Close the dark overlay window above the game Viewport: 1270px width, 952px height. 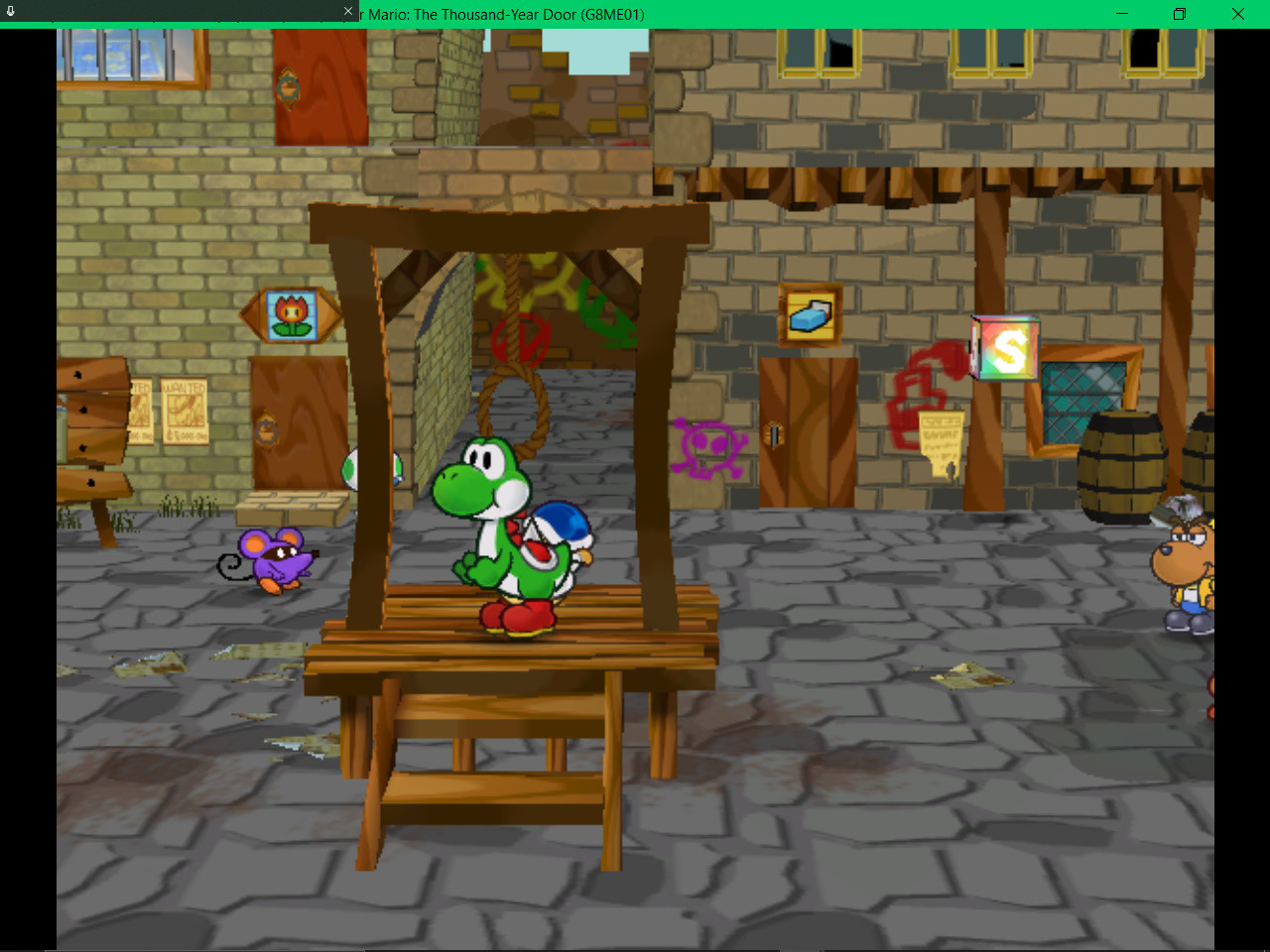347,11
